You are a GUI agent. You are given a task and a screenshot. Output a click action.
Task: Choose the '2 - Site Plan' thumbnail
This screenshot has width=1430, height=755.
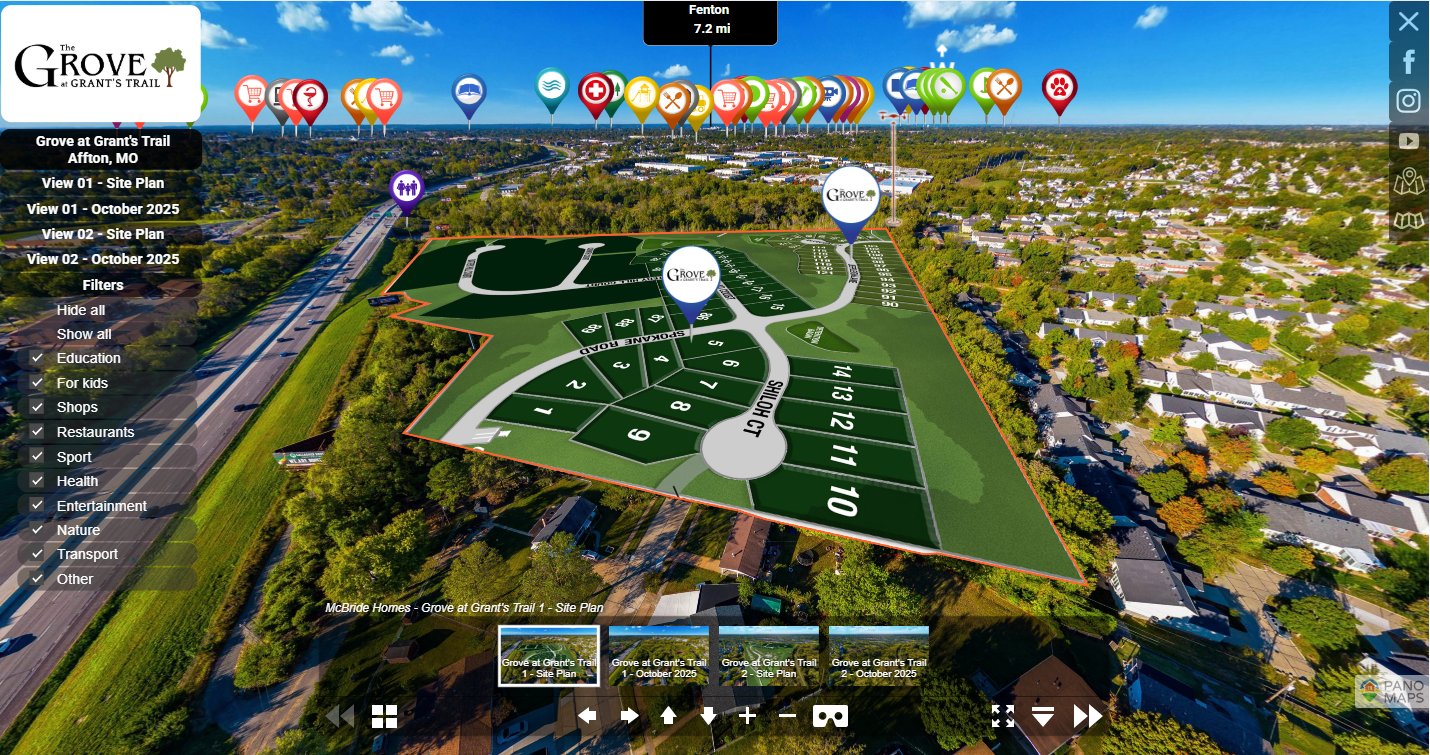[x=768, y=655]
